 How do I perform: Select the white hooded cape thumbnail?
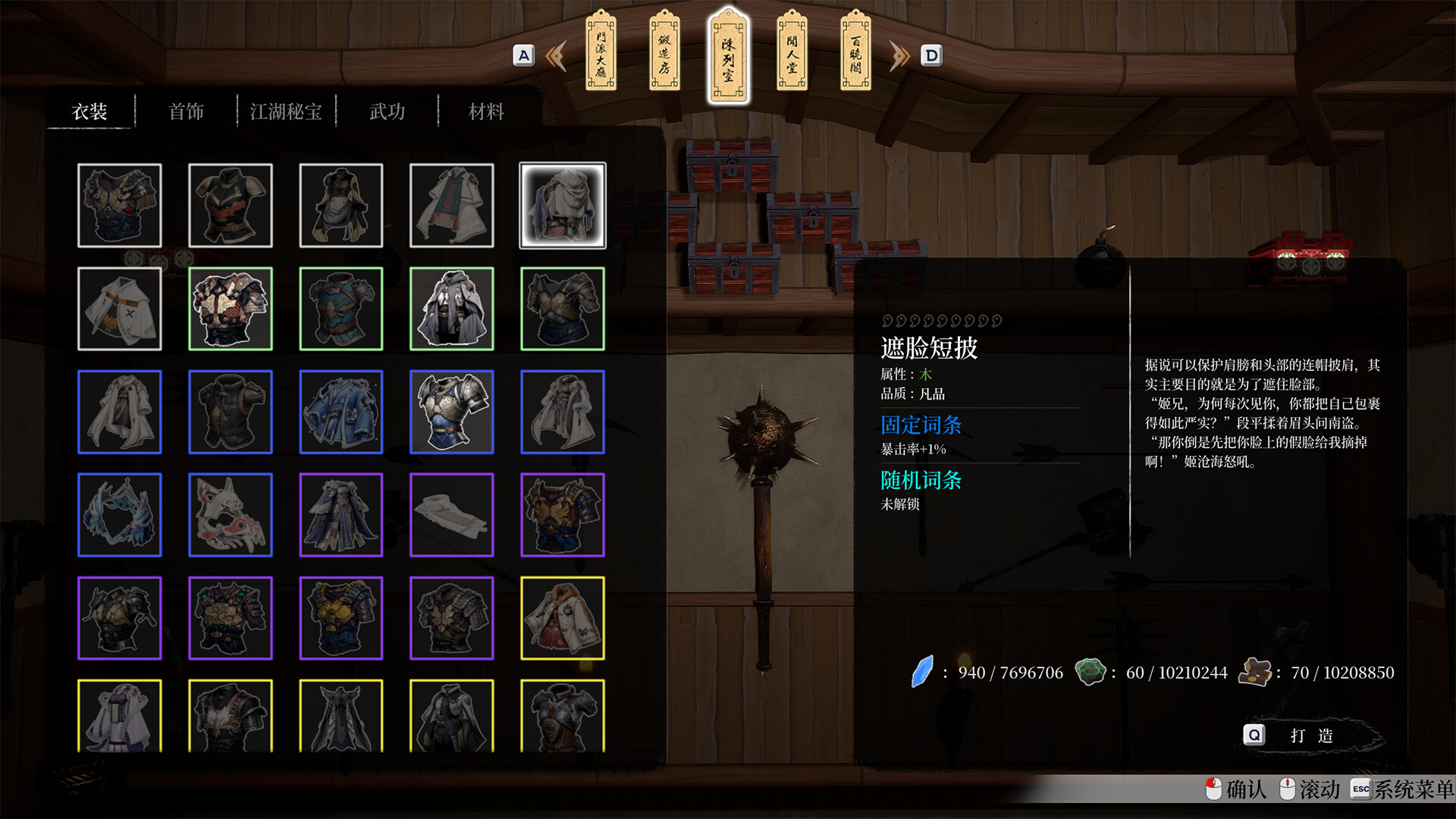pos(561,206)
